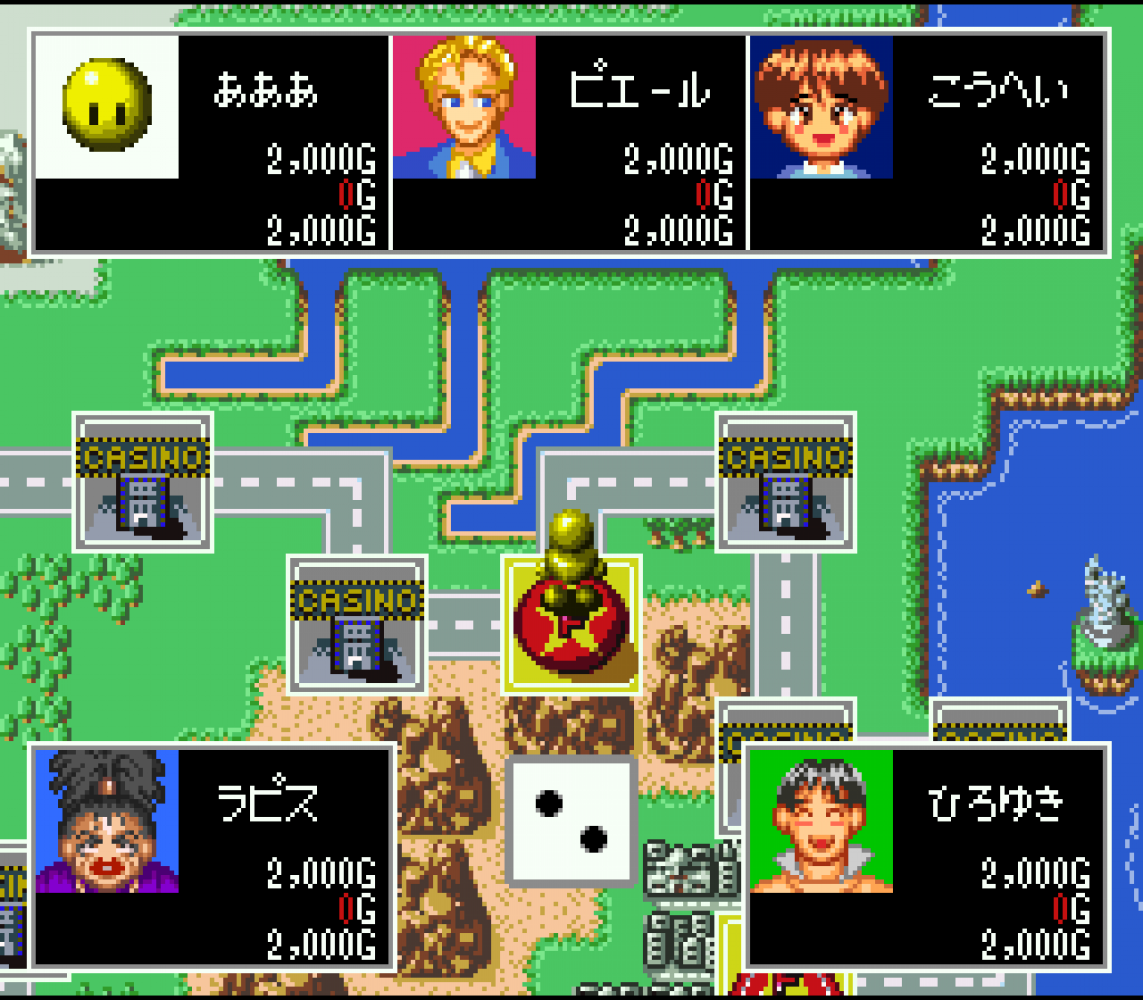
Task: Choose the こうへい player panel
Action: coord(926,142)
